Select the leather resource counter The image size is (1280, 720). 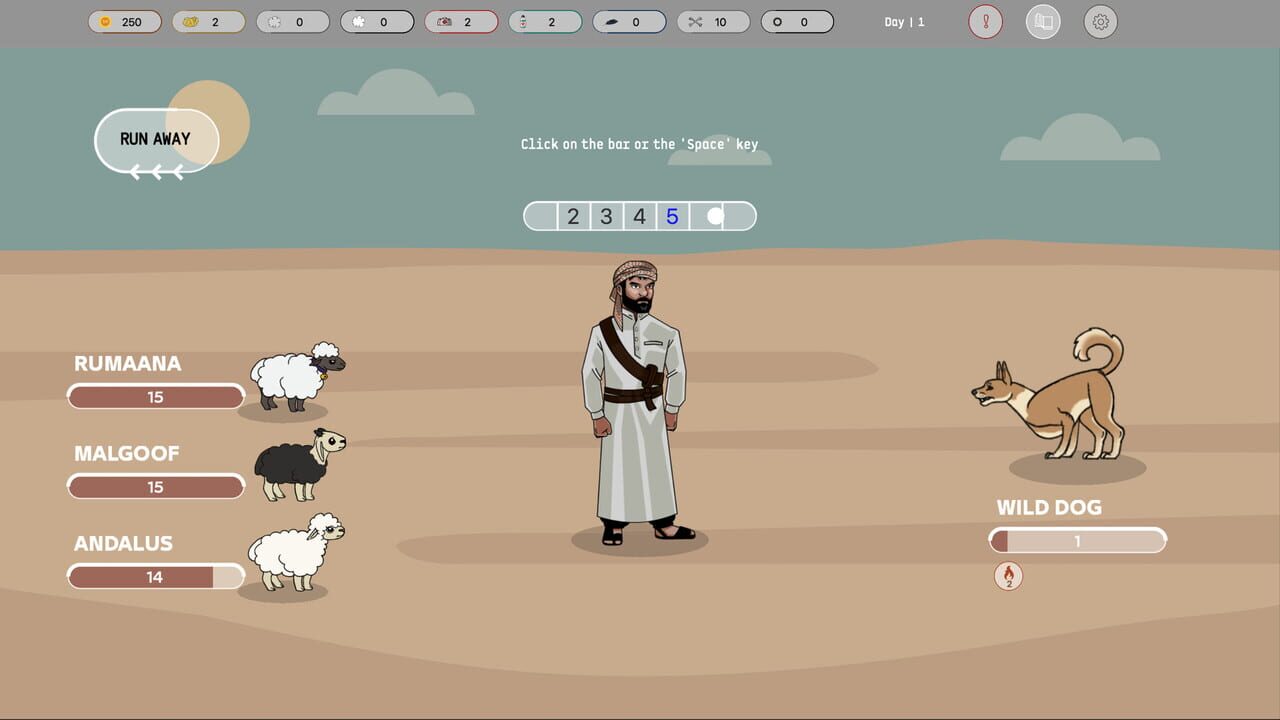coord(629,21)
